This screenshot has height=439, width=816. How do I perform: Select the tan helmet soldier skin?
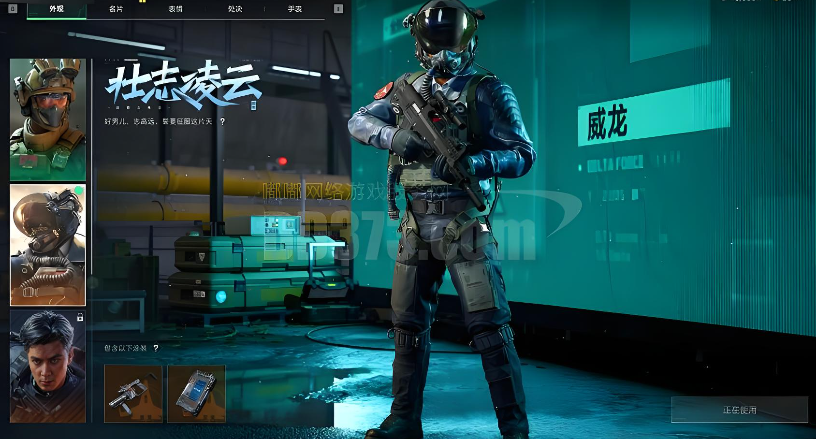[x=48, y=118]
